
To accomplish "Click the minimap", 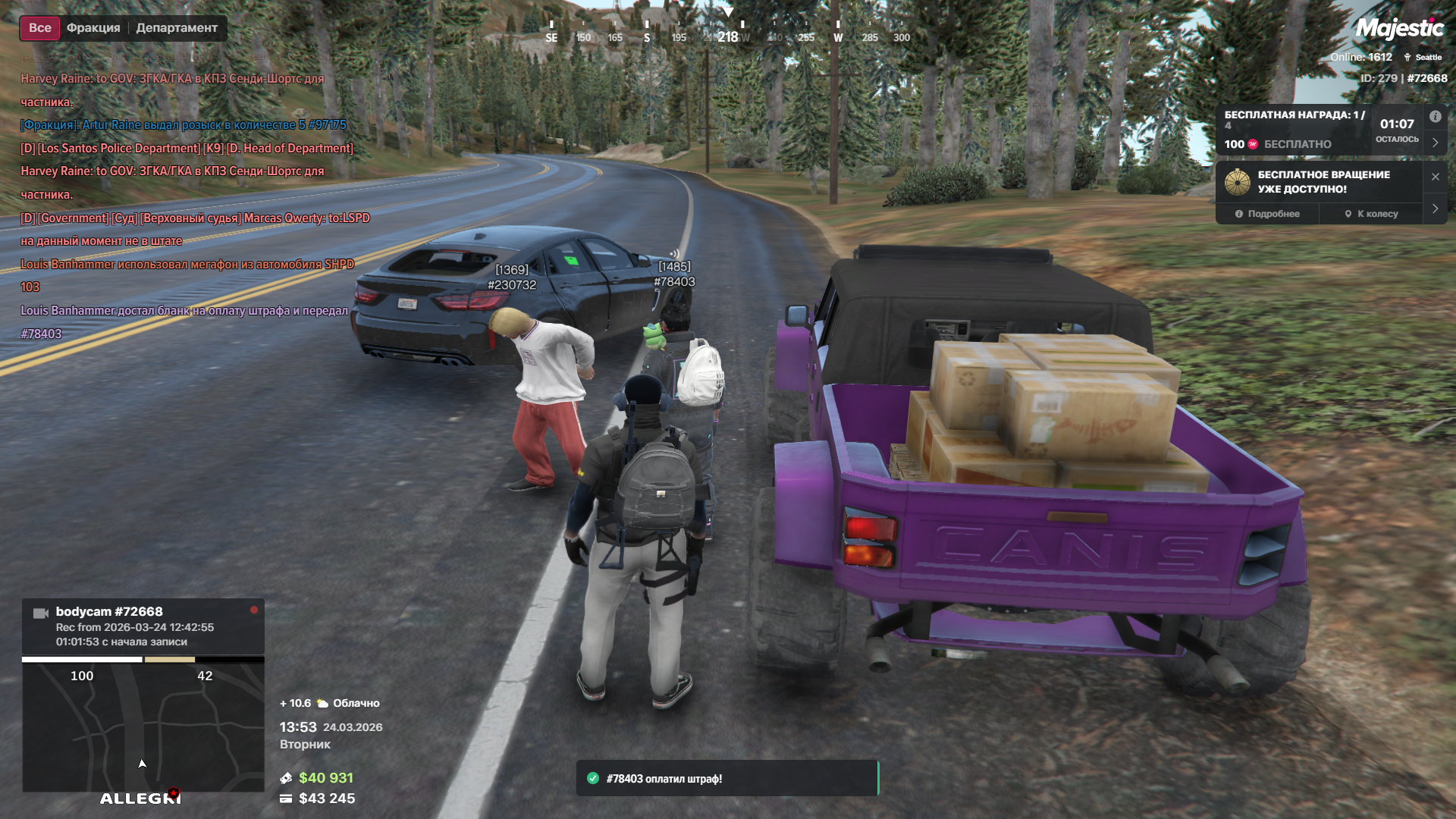I will [x=143, y=726].
